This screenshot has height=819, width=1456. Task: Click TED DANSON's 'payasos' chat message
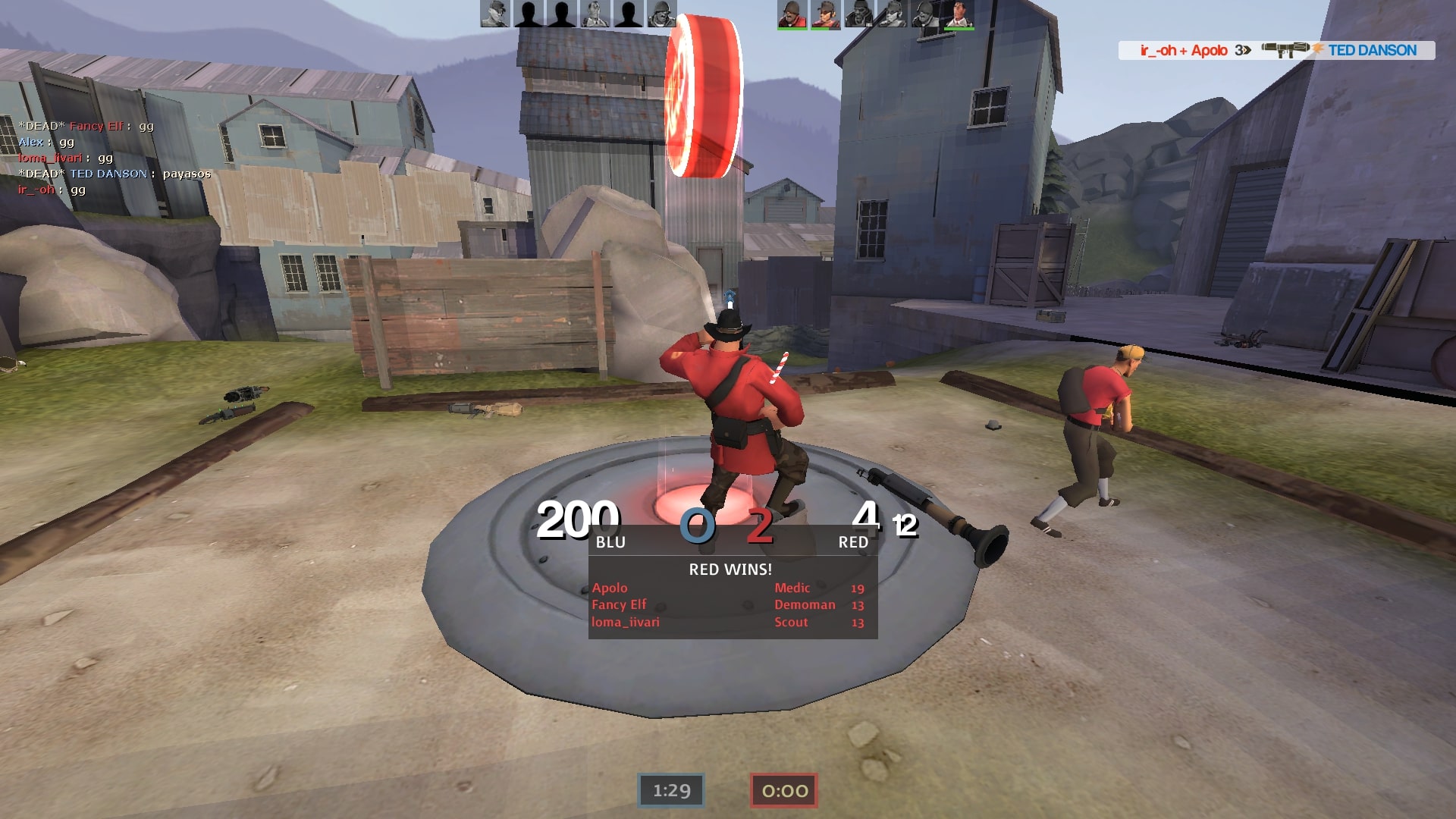click(187, 174)
